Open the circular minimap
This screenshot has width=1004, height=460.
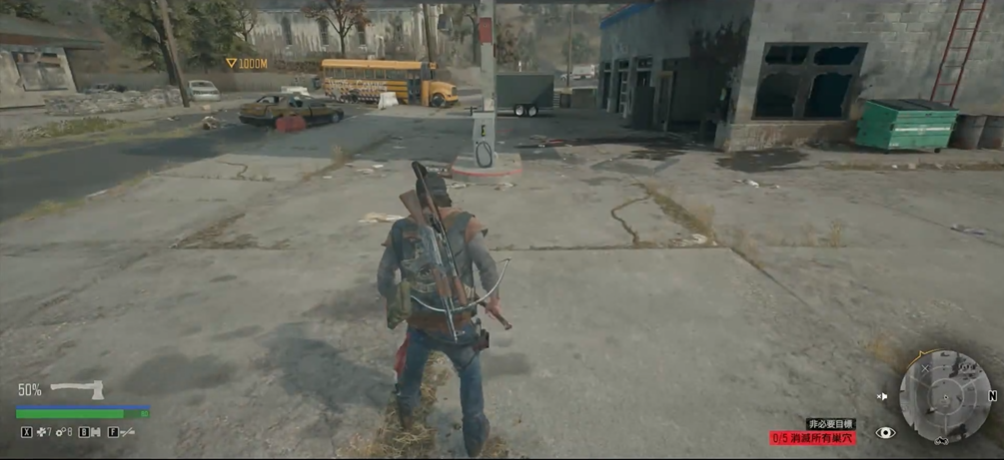tap(944, 396)
